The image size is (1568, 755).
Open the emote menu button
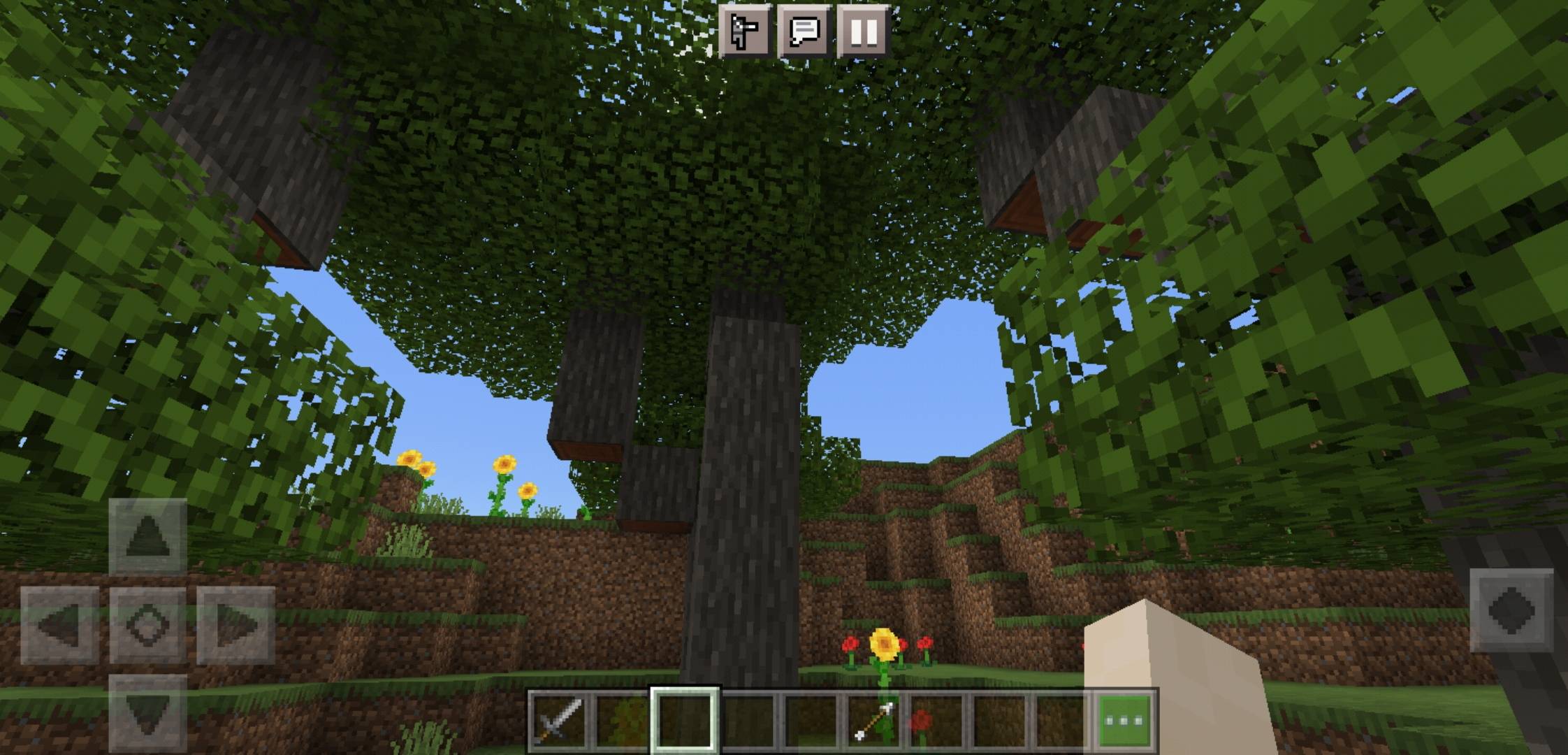[745, 31]
